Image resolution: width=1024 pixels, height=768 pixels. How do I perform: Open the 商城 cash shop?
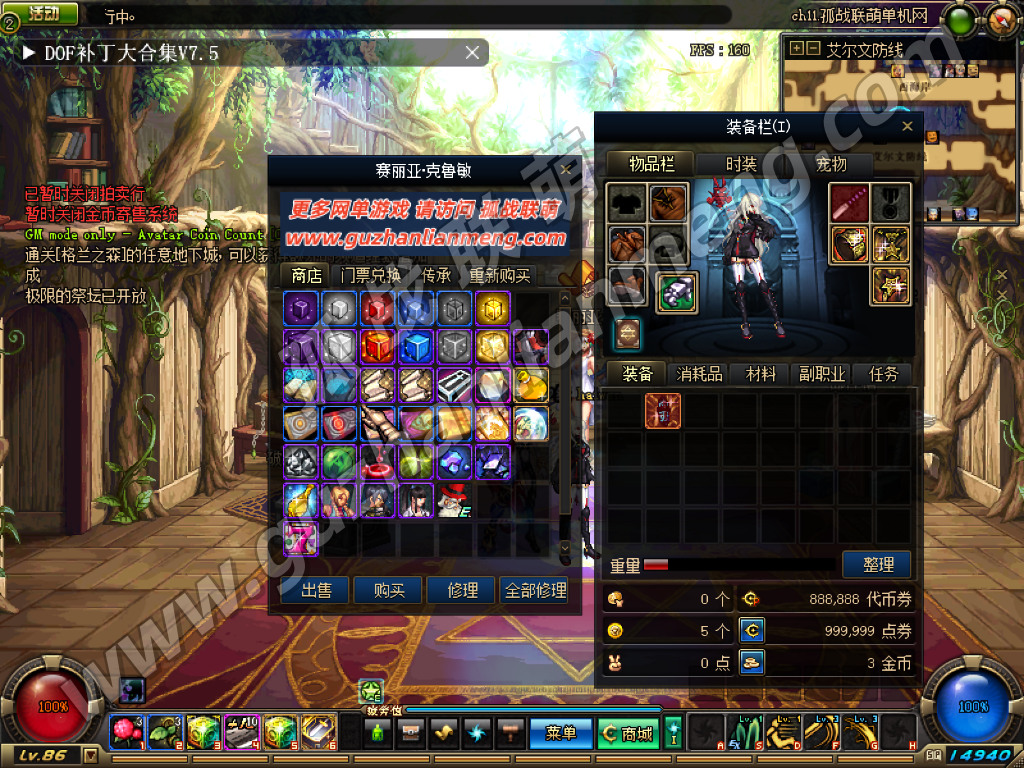[628, 733]
